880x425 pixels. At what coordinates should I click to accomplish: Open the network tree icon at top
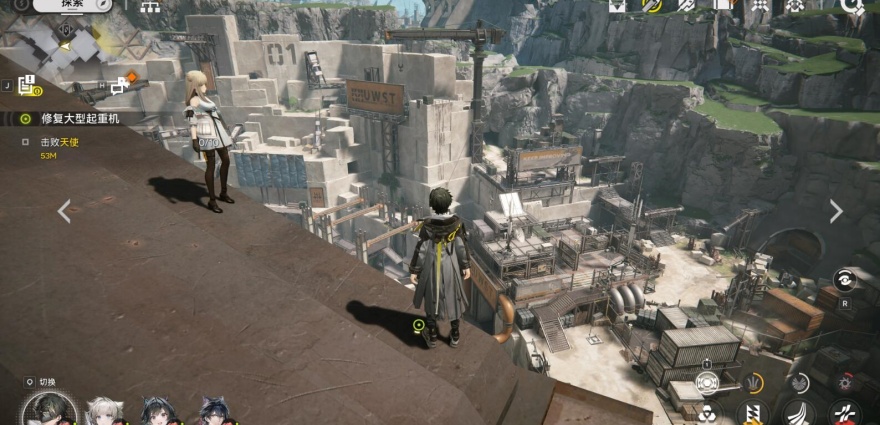click(150, 6)
